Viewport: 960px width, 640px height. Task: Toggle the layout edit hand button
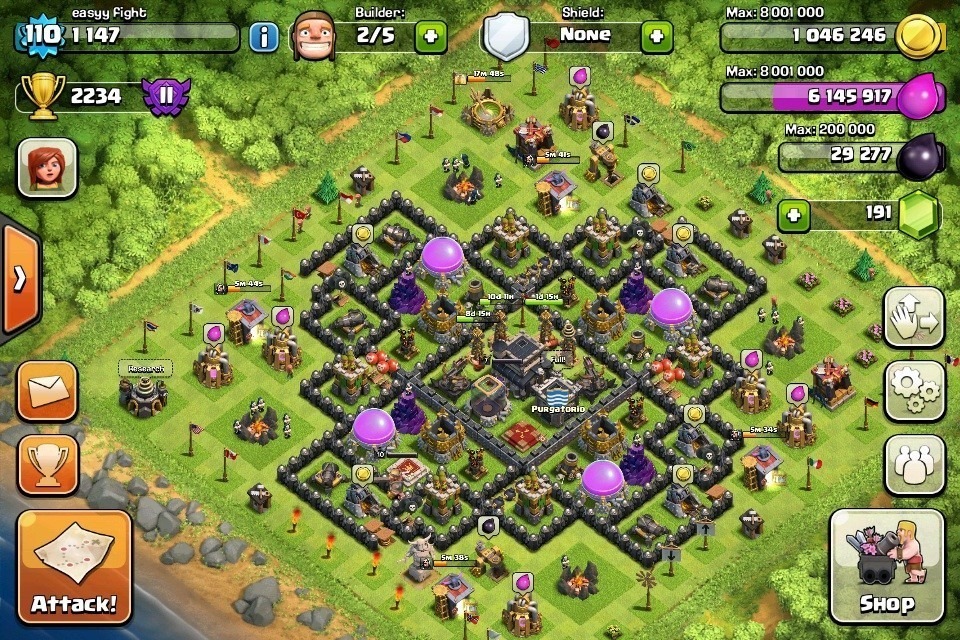914,318
